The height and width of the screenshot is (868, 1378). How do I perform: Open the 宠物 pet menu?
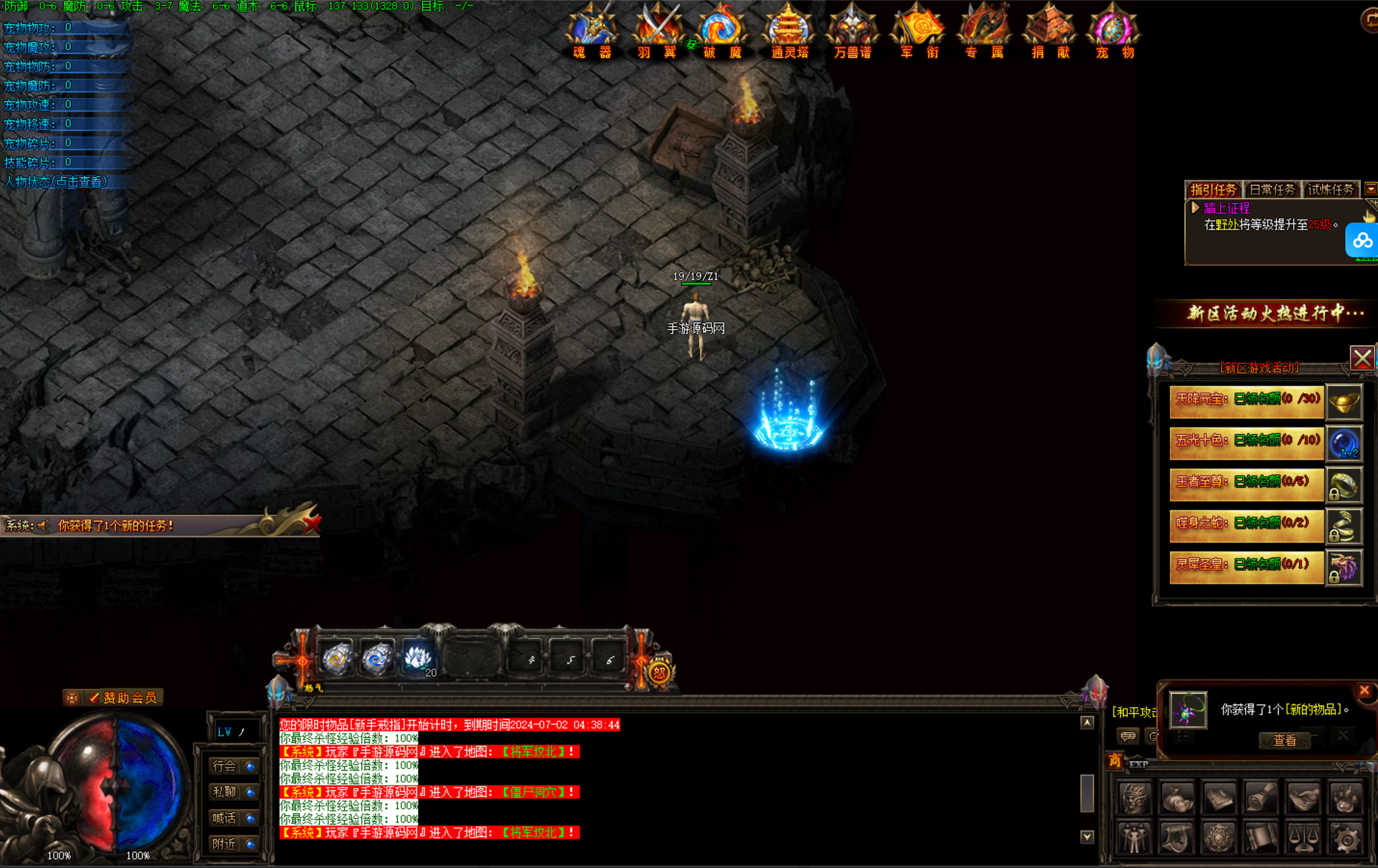1114,32
